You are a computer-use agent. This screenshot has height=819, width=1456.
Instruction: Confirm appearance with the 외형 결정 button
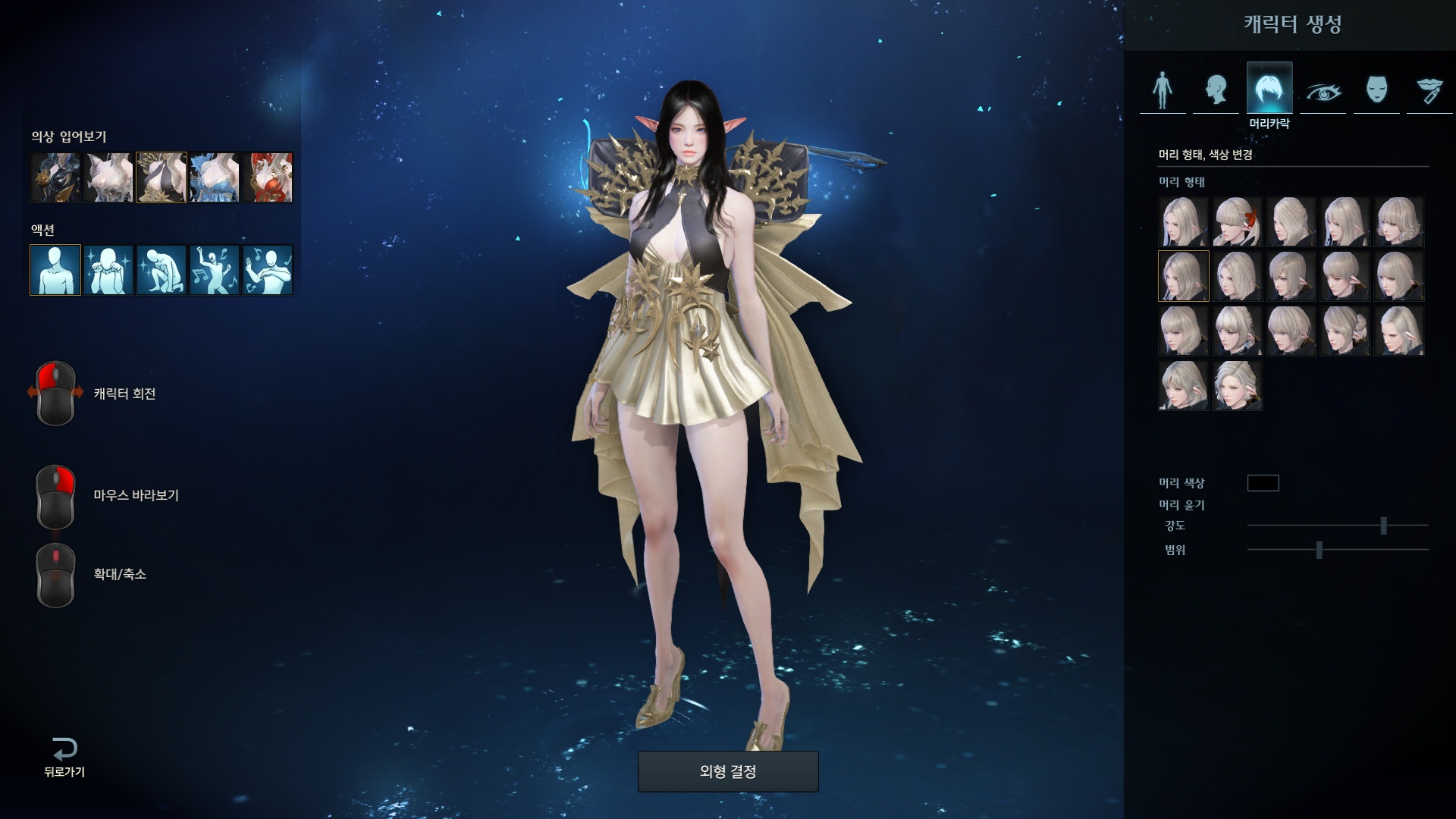[728, 772]
